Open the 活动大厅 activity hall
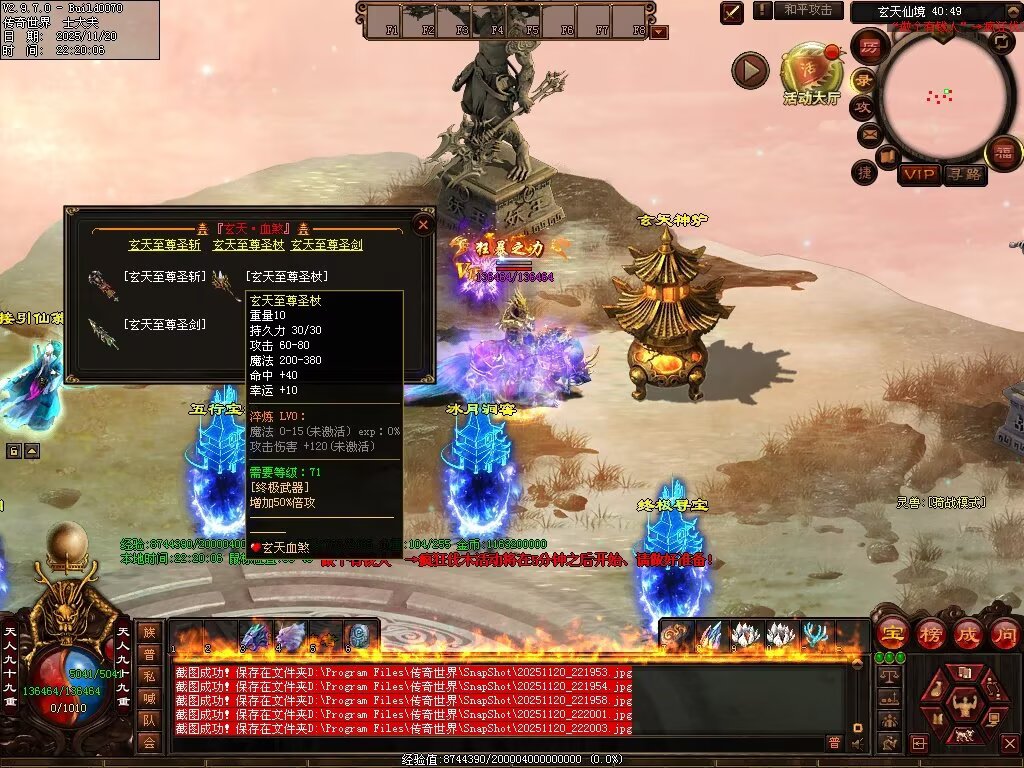1024x768 pixels. 810,76
